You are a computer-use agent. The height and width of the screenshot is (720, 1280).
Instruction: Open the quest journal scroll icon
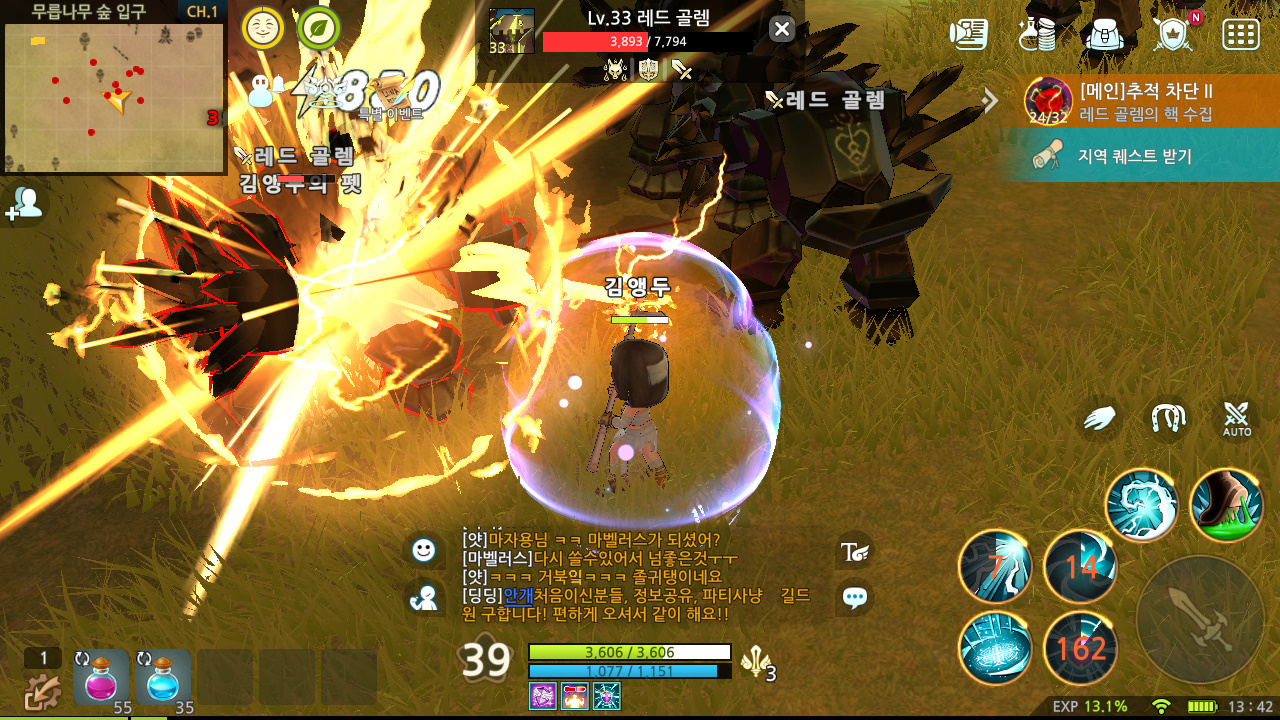pos(968,33)
